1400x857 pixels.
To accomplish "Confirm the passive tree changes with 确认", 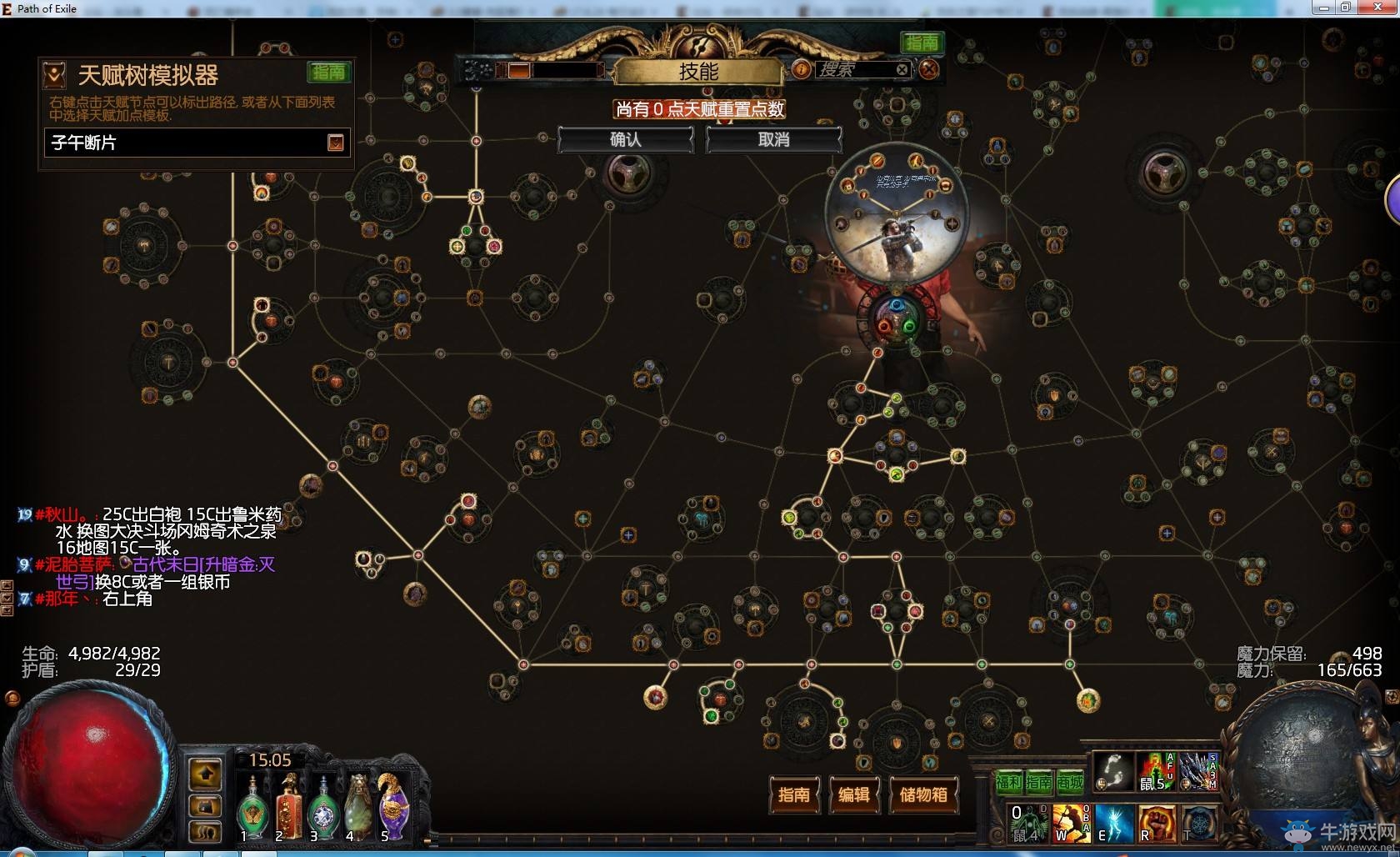I will [x=625, y=140].
